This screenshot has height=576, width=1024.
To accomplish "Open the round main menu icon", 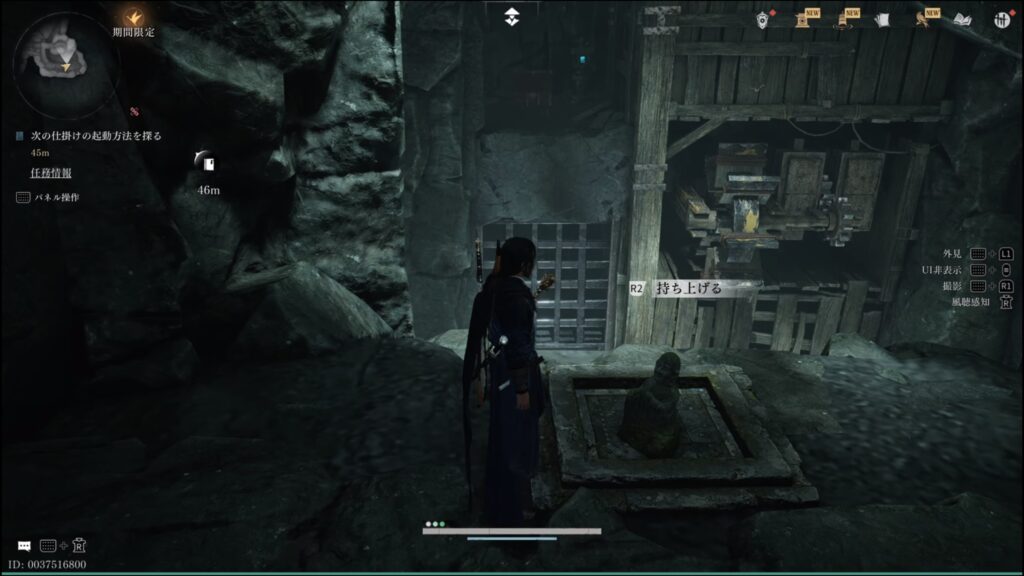I will tap(1001, 19).
